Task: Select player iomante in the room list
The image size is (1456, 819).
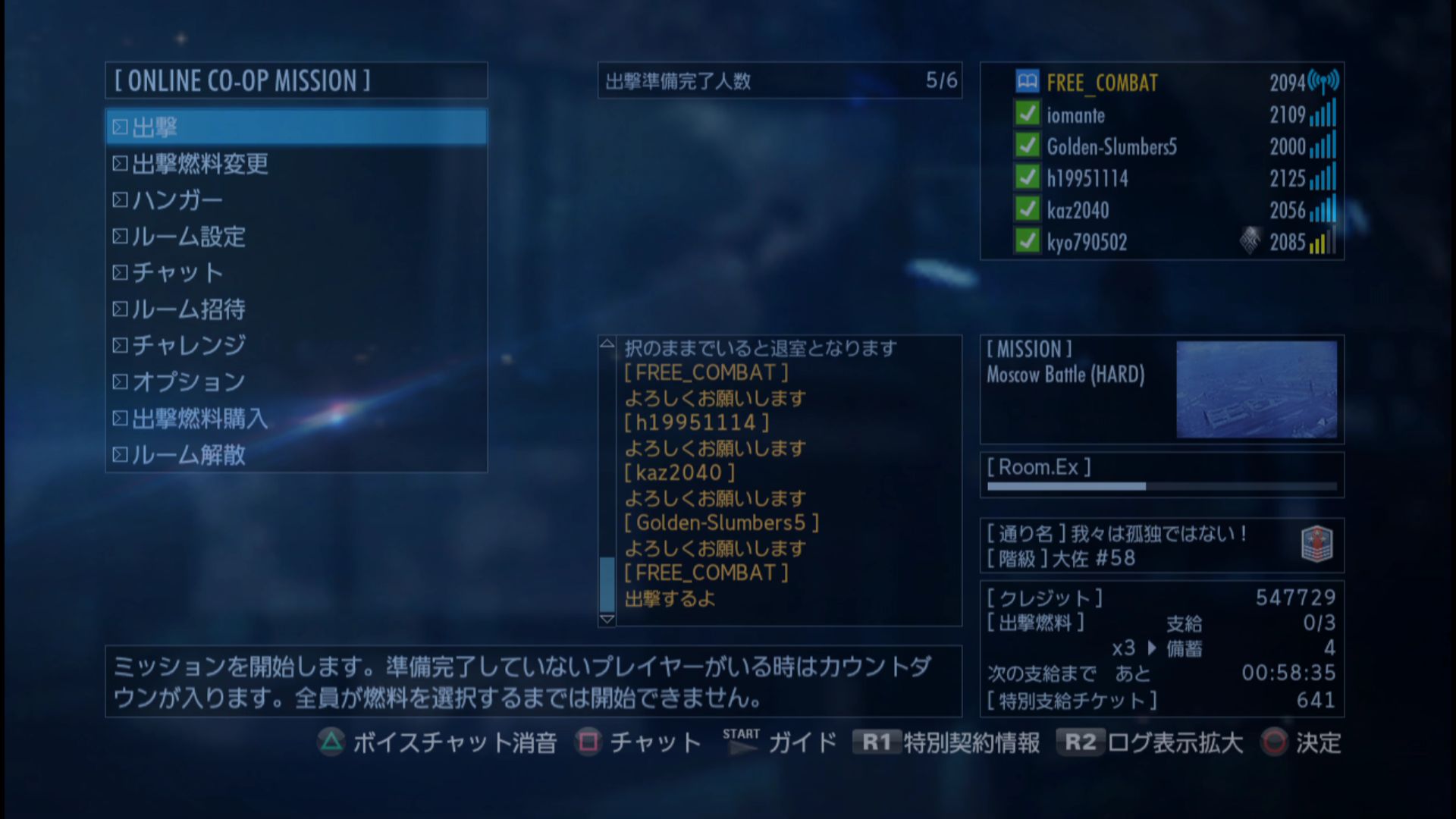Action: pyautogui.click(x=1075, y=115)
